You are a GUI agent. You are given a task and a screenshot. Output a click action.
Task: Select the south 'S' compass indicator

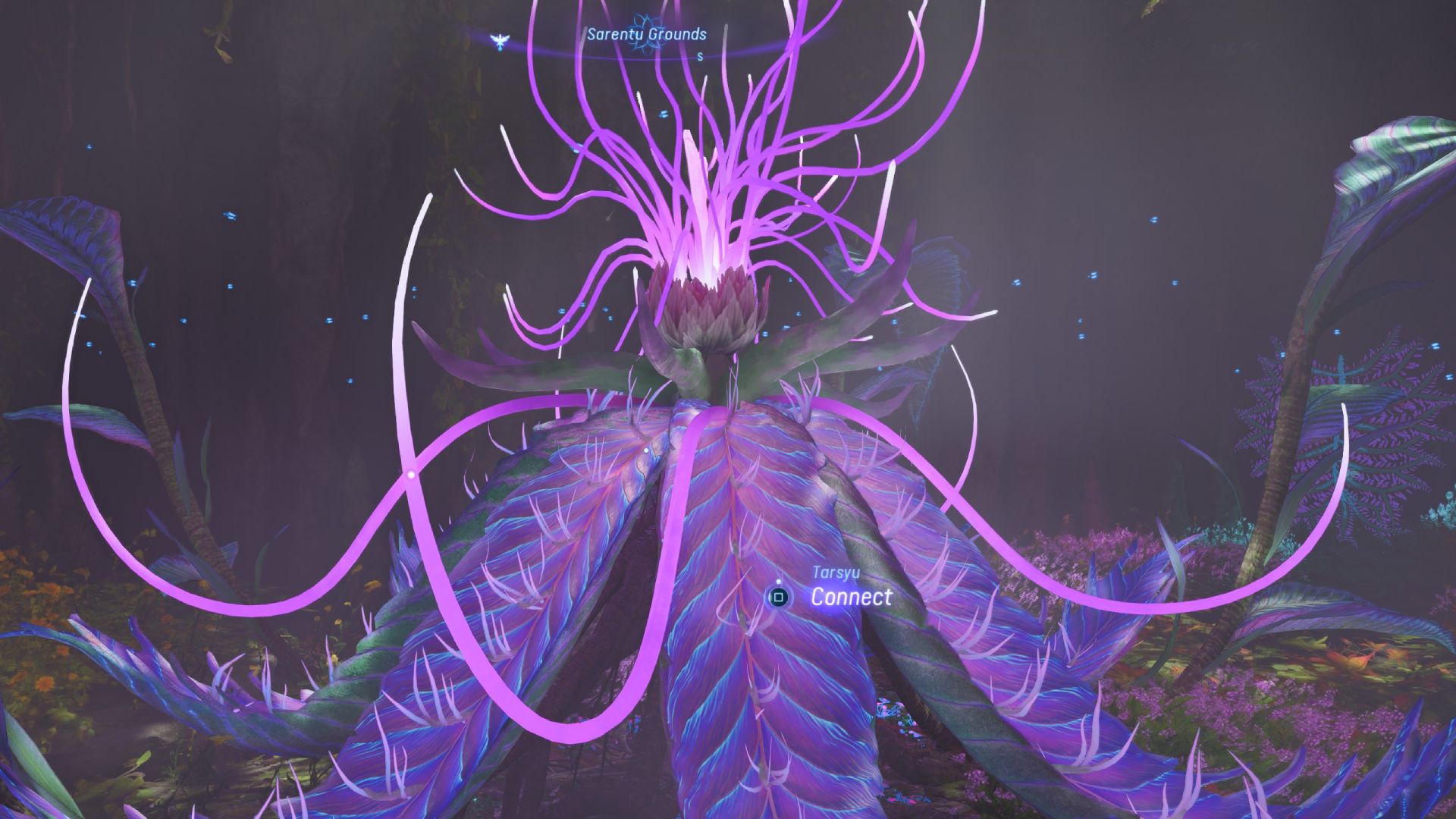coord(700,57)
